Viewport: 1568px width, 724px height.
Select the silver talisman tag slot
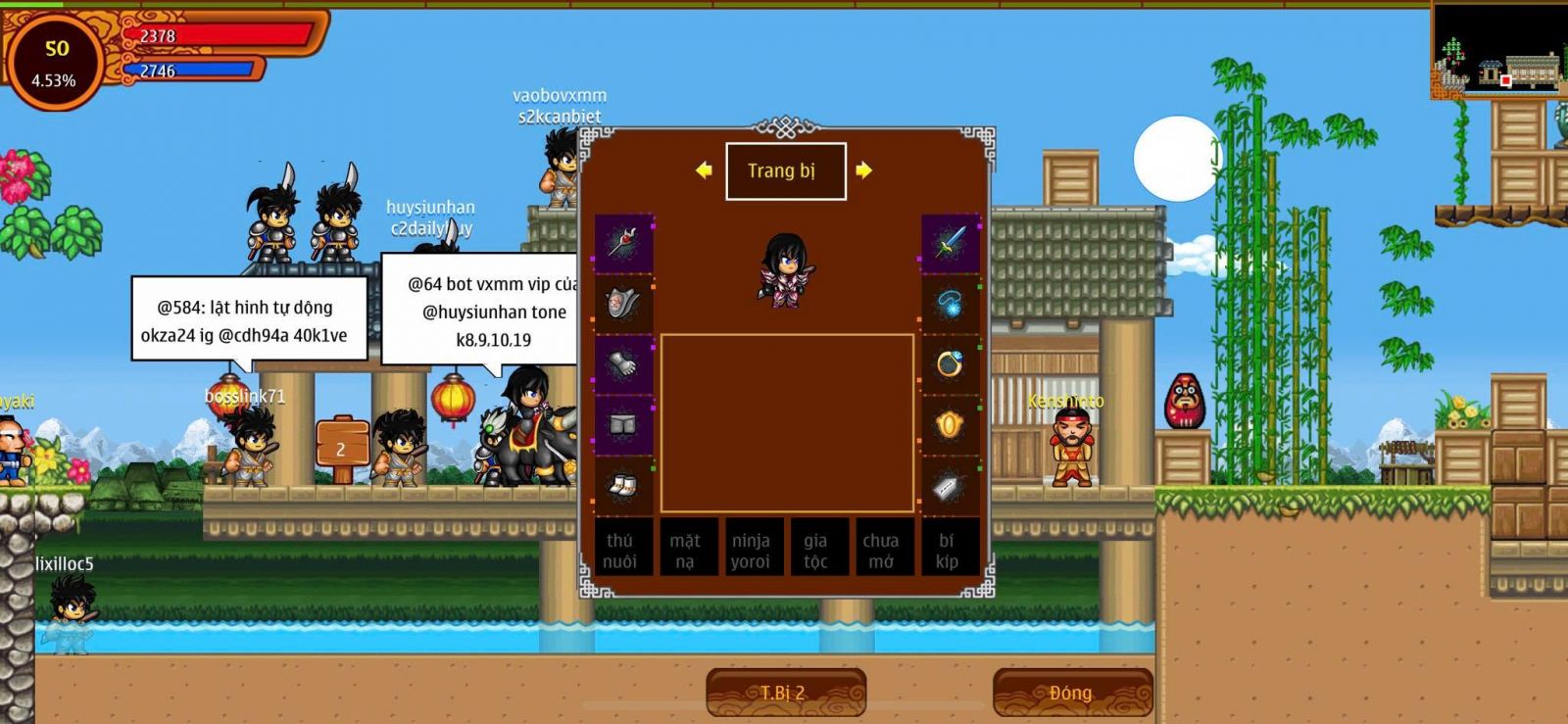(950, 485)
